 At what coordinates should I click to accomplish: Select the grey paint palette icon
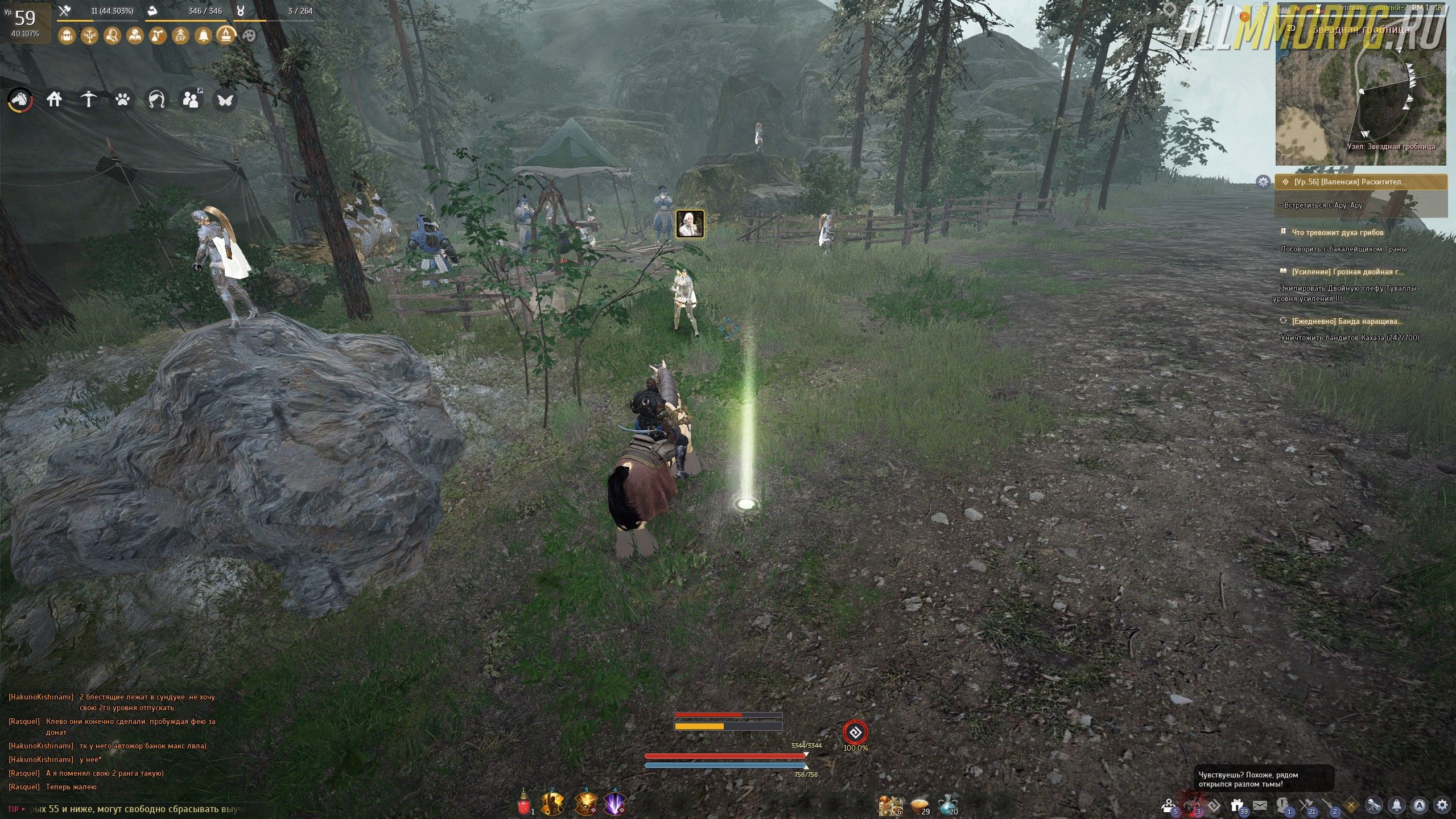(249, 36)
